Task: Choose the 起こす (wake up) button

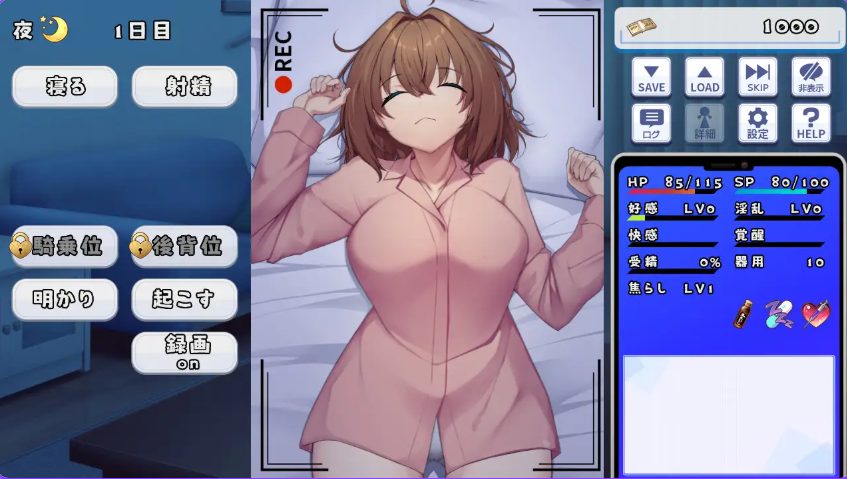Action: pos(185,299)
